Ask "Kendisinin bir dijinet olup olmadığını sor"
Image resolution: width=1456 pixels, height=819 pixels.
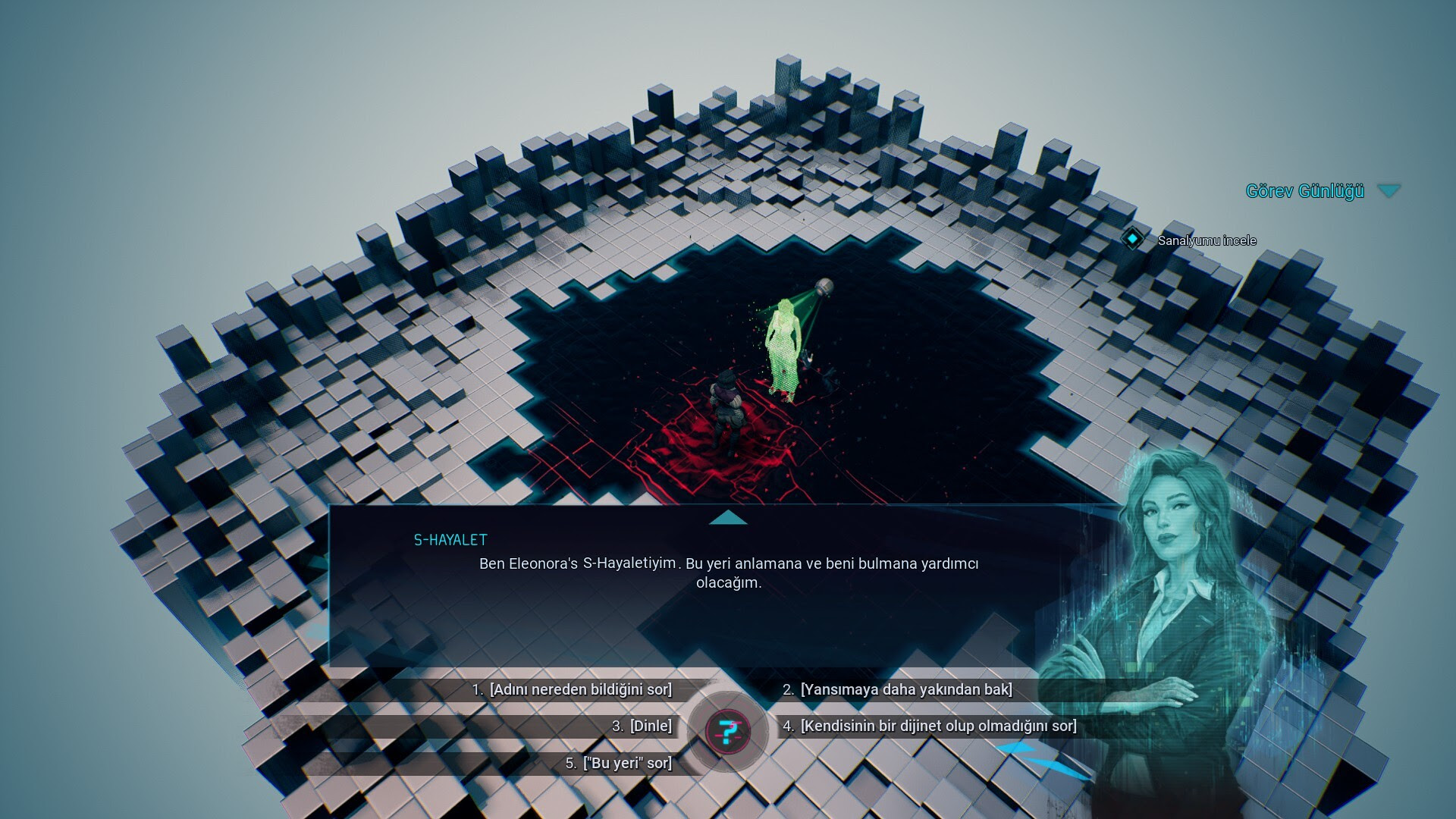[937, 726]
